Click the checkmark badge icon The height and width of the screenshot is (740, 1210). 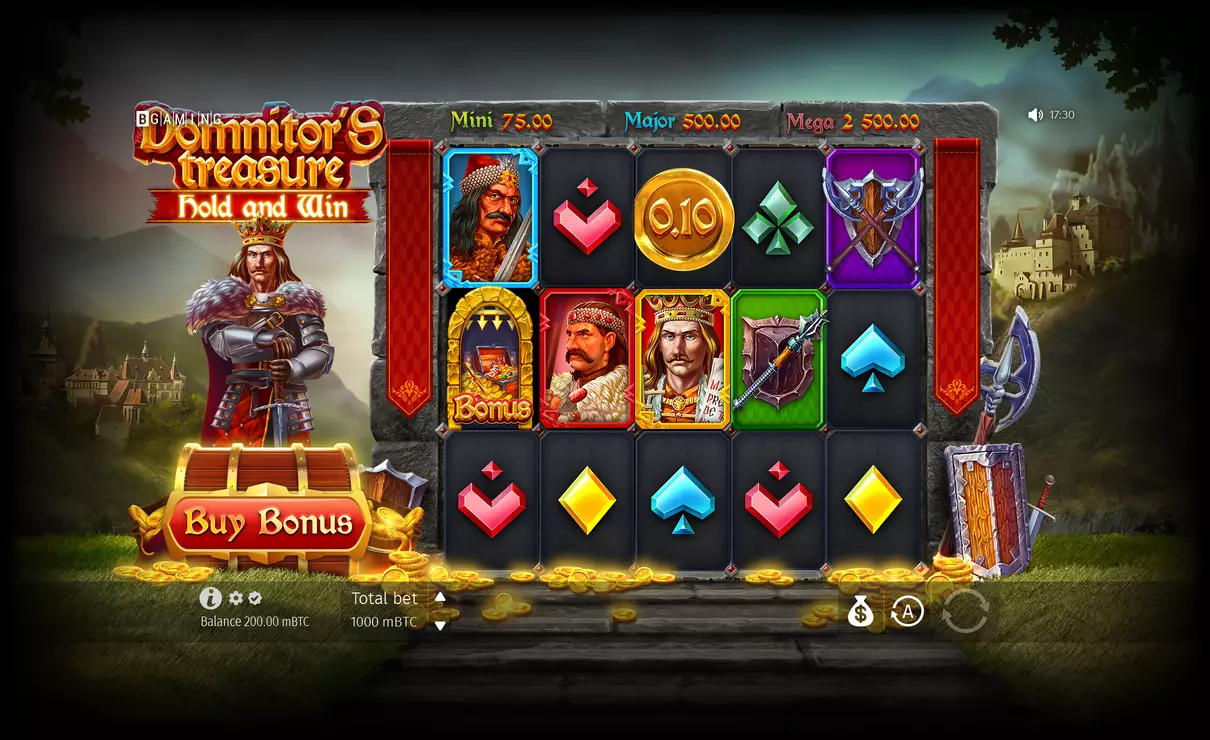coord(255,598)
